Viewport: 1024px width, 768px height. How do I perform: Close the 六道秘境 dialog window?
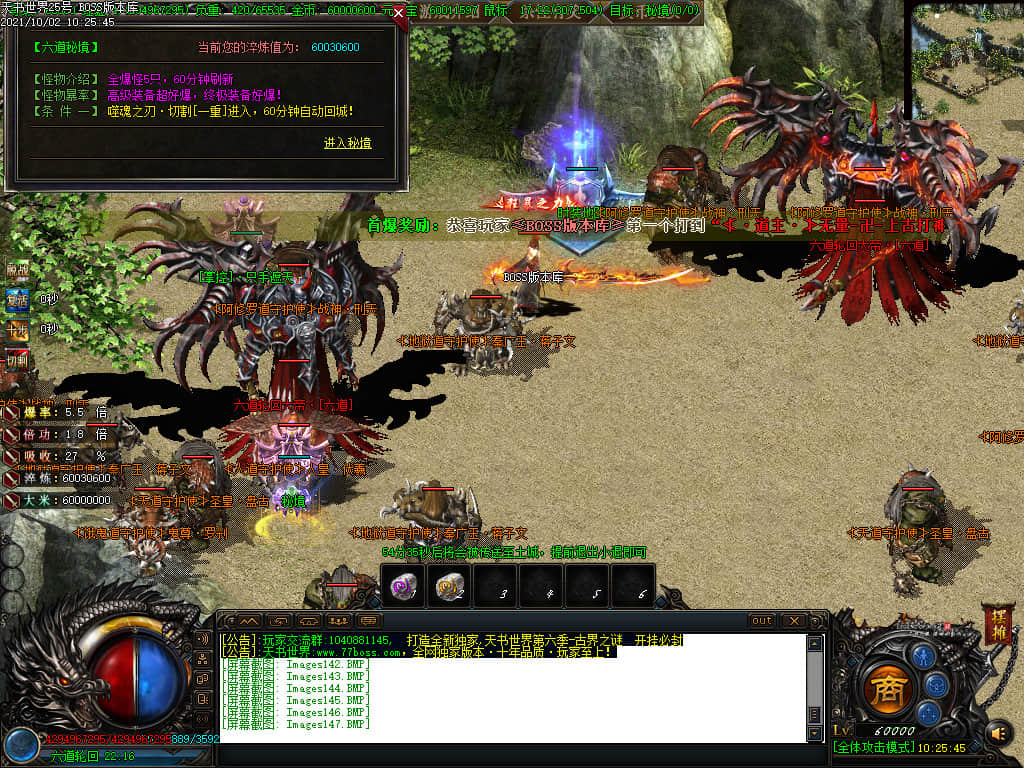[399, 14]
